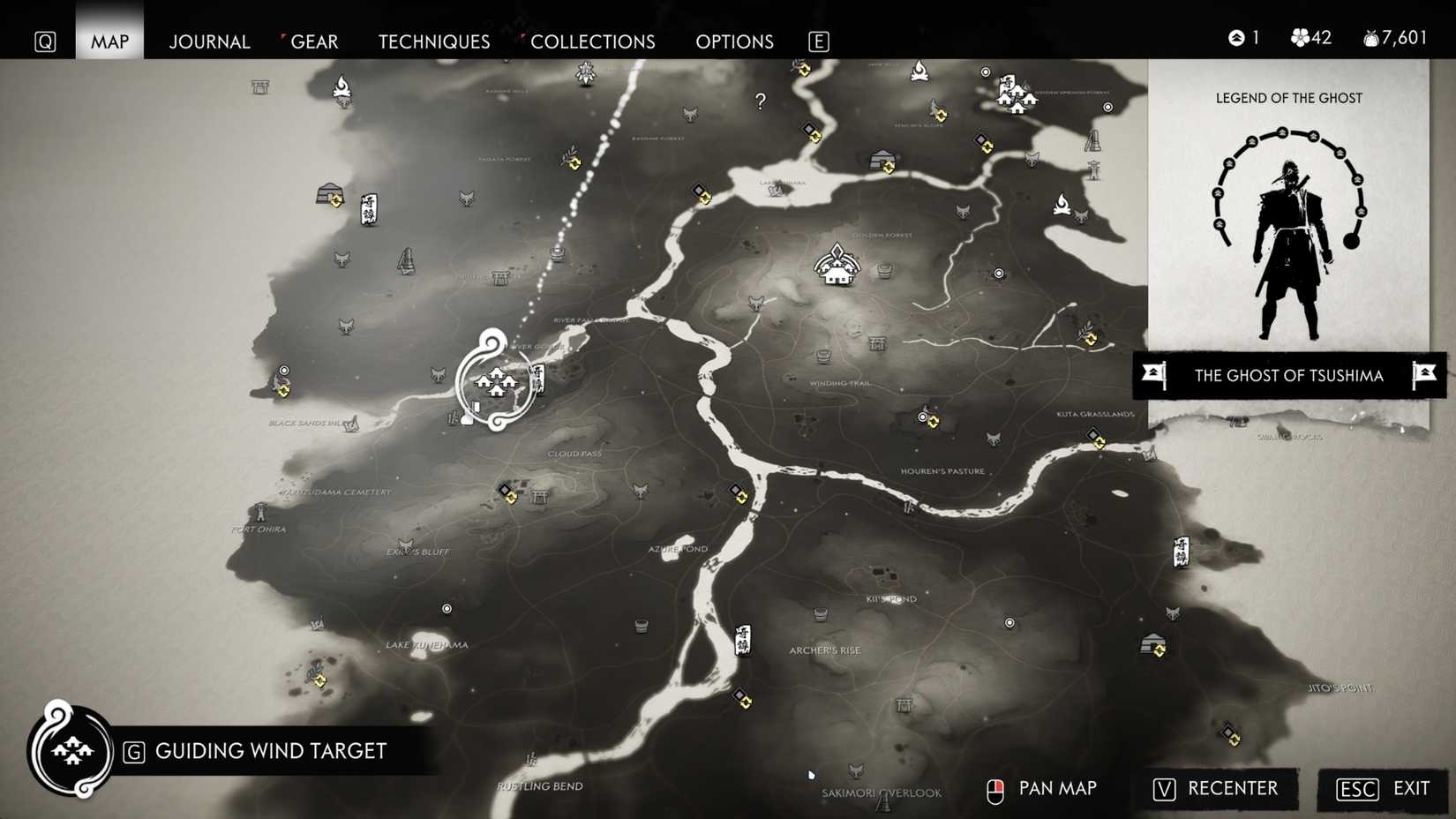The width and height of the screenshot is (1456, 819).
Task: Click the supplies icon showing 7,601
Action: point(1370,38)
